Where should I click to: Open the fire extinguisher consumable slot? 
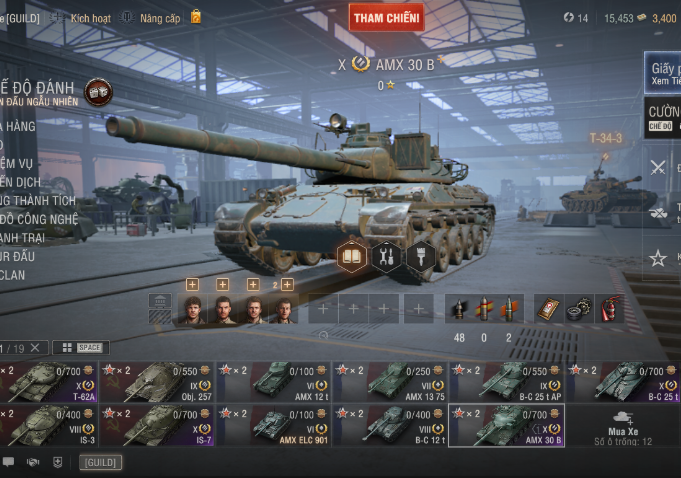tap(609, 309)
